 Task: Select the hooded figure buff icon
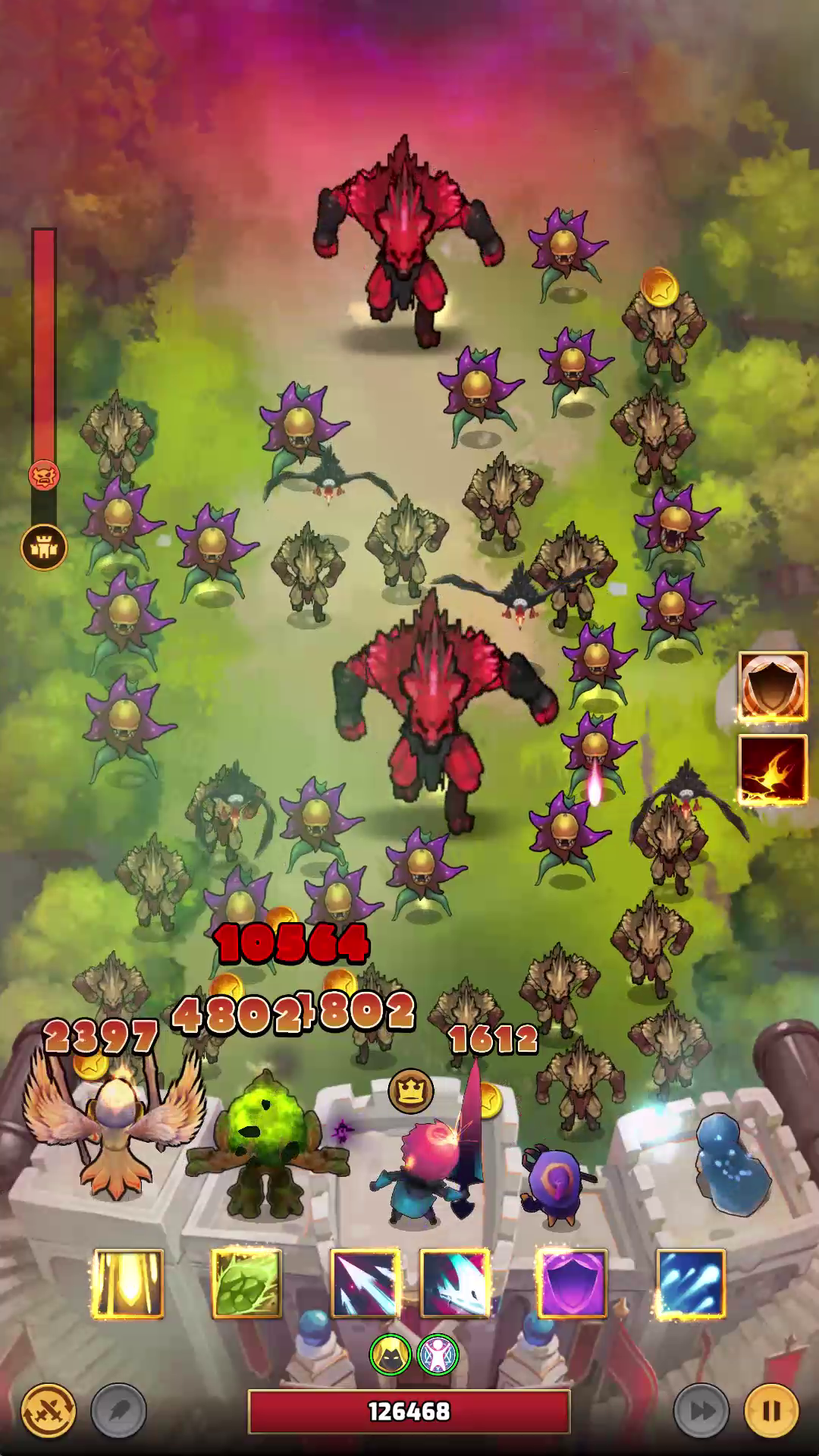click(x=391, y=1355)
